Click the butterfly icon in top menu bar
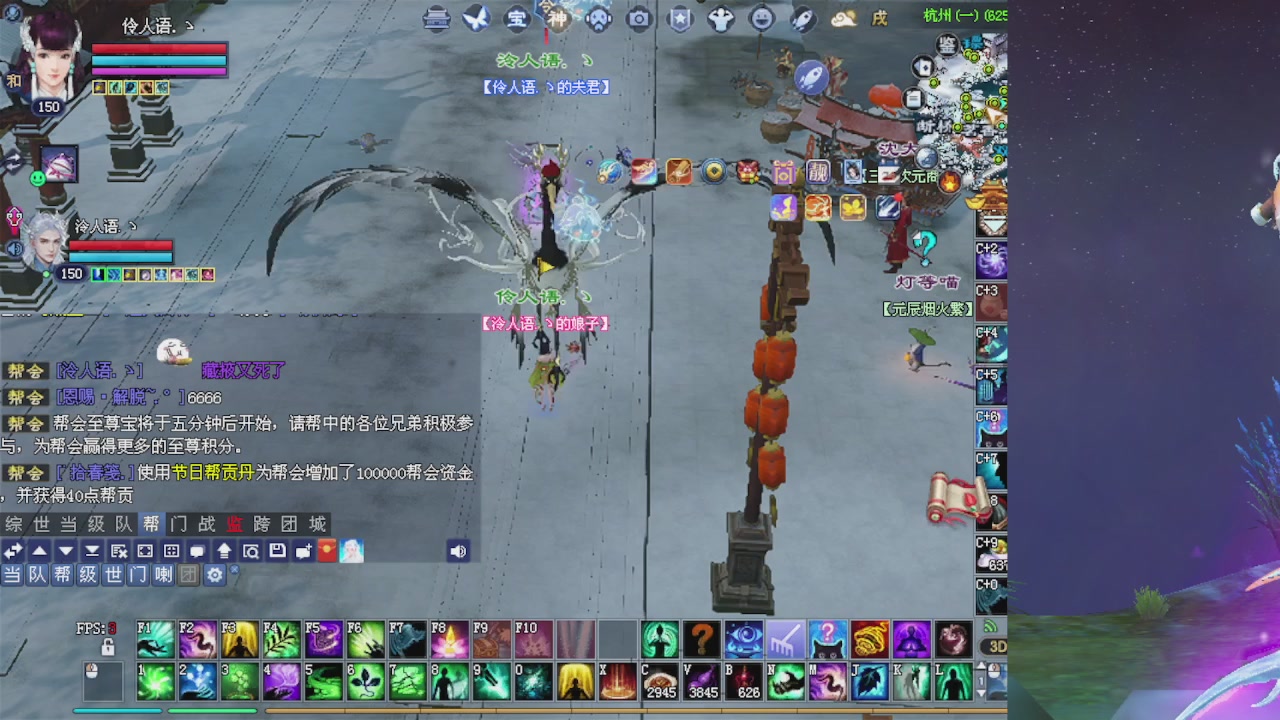Viewport: 1280px width, 720px height. pos(475,18)
